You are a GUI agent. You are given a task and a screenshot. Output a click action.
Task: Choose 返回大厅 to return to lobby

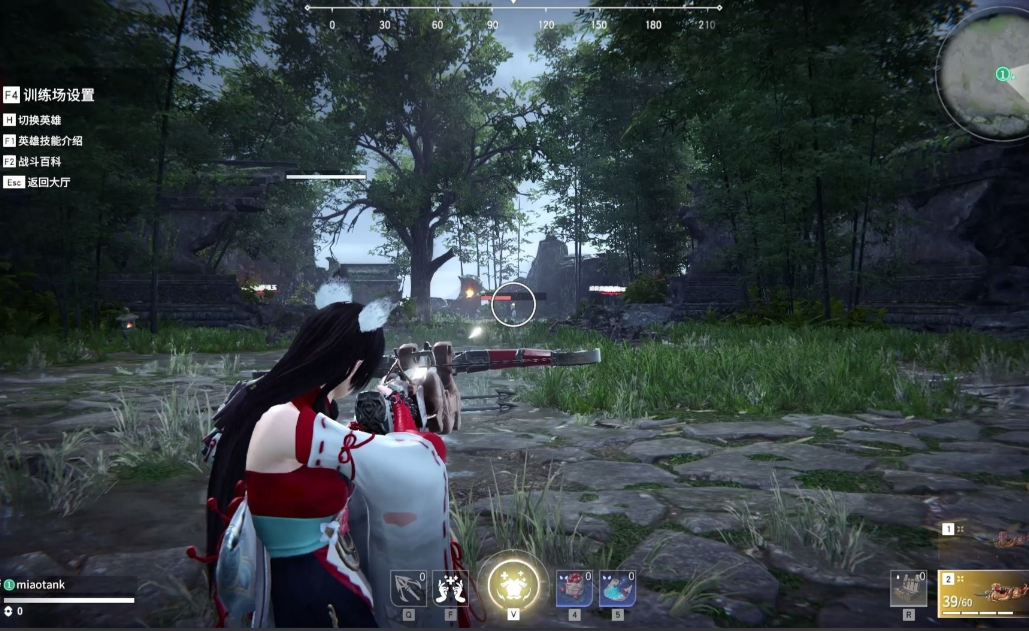39,182
